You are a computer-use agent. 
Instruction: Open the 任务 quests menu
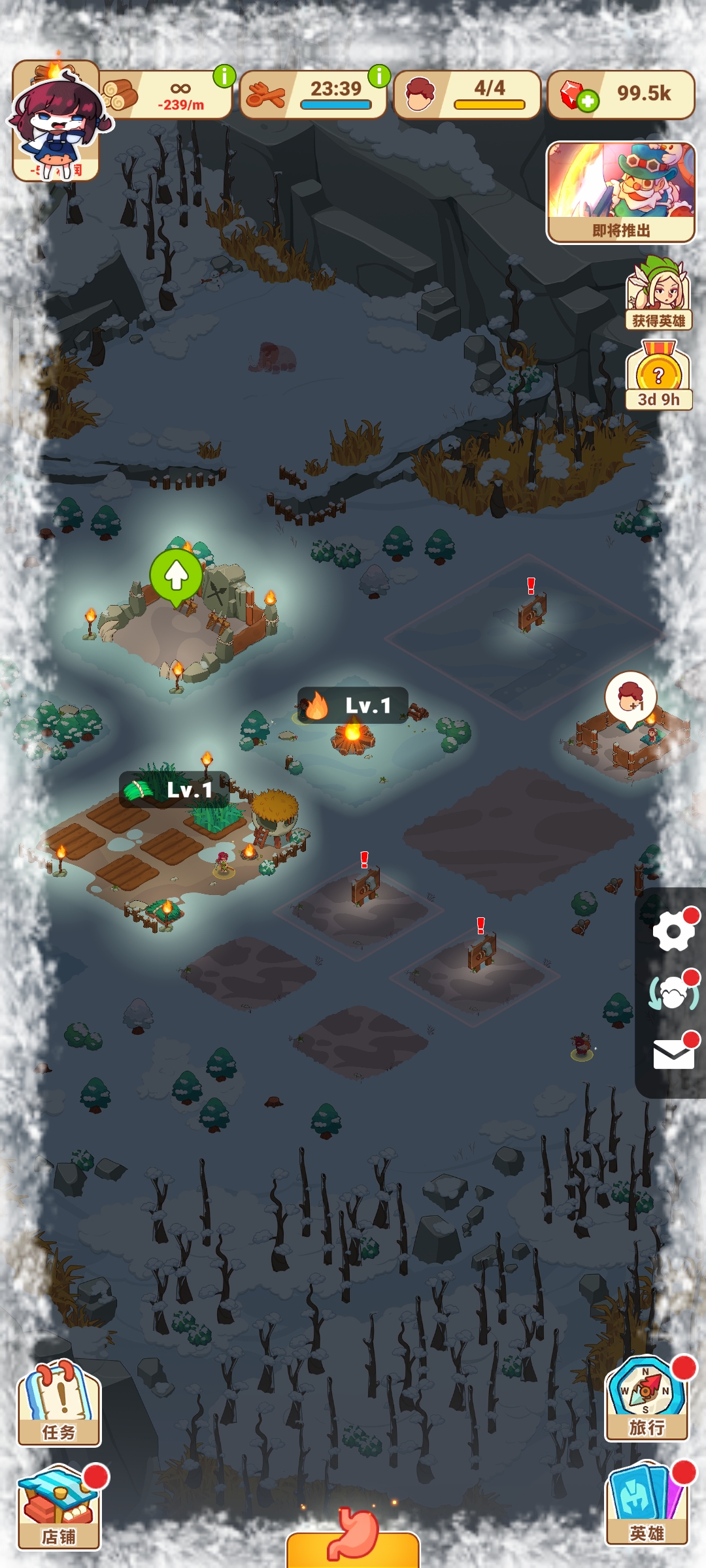(x=59, y=1403)
